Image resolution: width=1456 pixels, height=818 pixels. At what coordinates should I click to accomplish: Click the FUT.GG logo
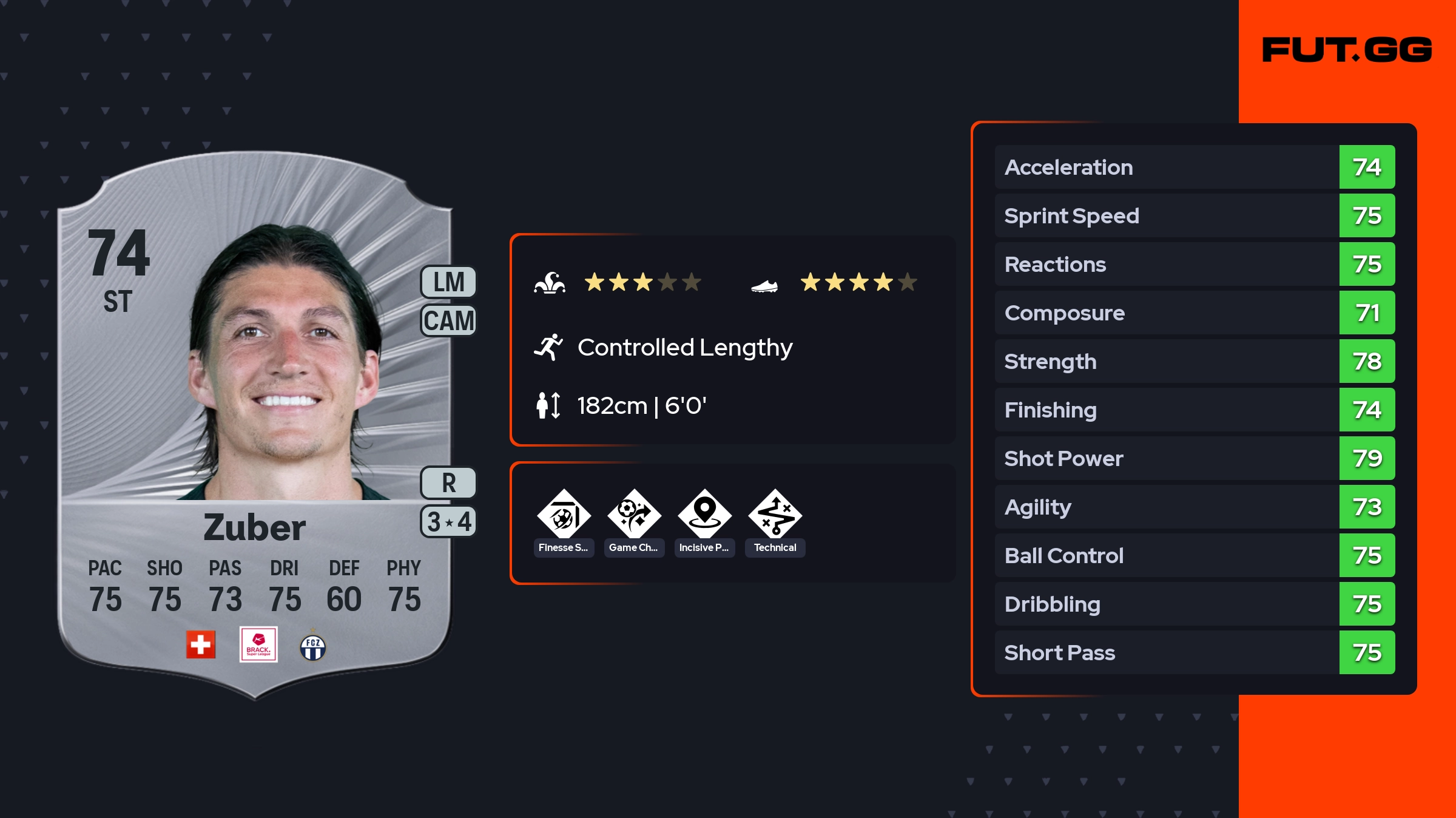[x=1347, y=50]
